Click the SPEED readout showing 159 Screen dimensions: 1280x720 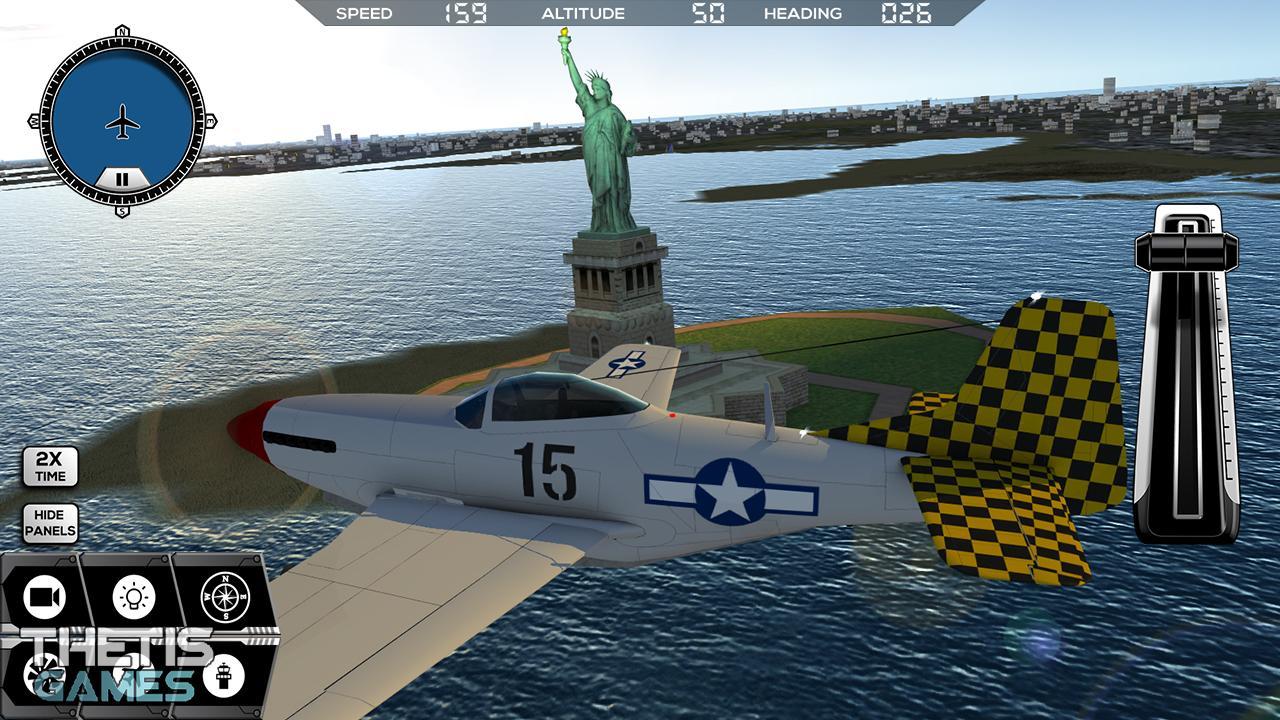point(462,13)
